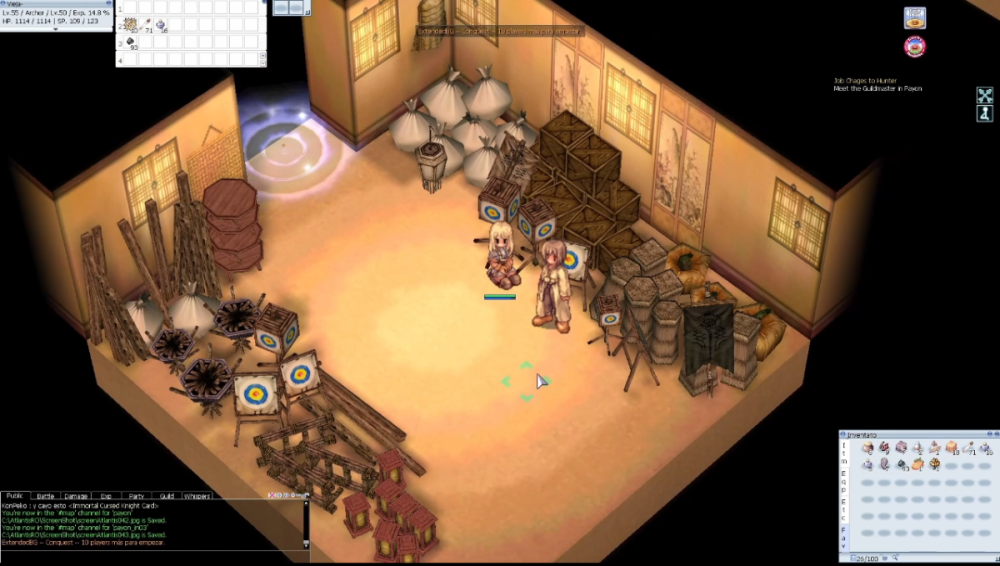Open the Job Change to Hunter quest tracker

[x=866, y=81]
